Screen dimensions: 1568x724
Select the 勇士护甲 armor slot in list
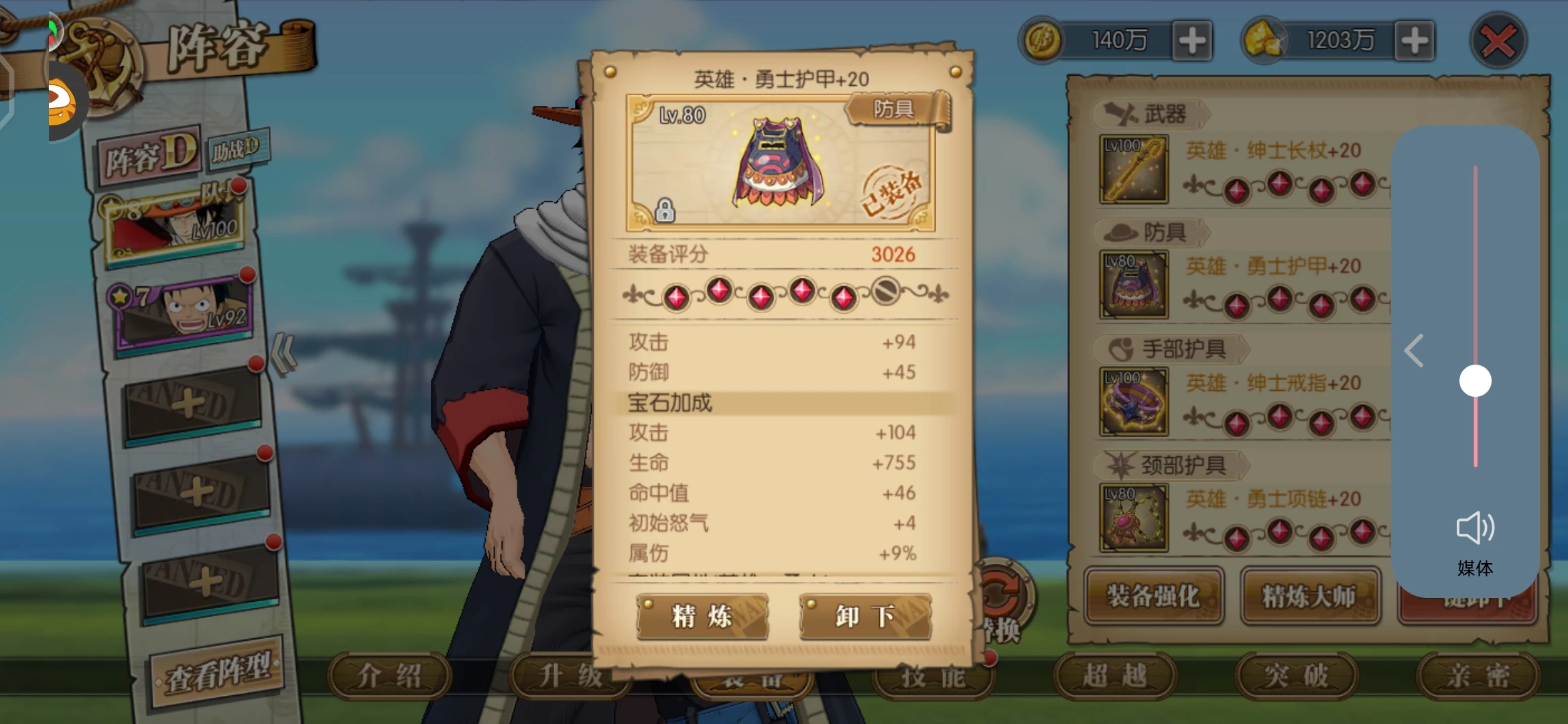coord(1134,285)
